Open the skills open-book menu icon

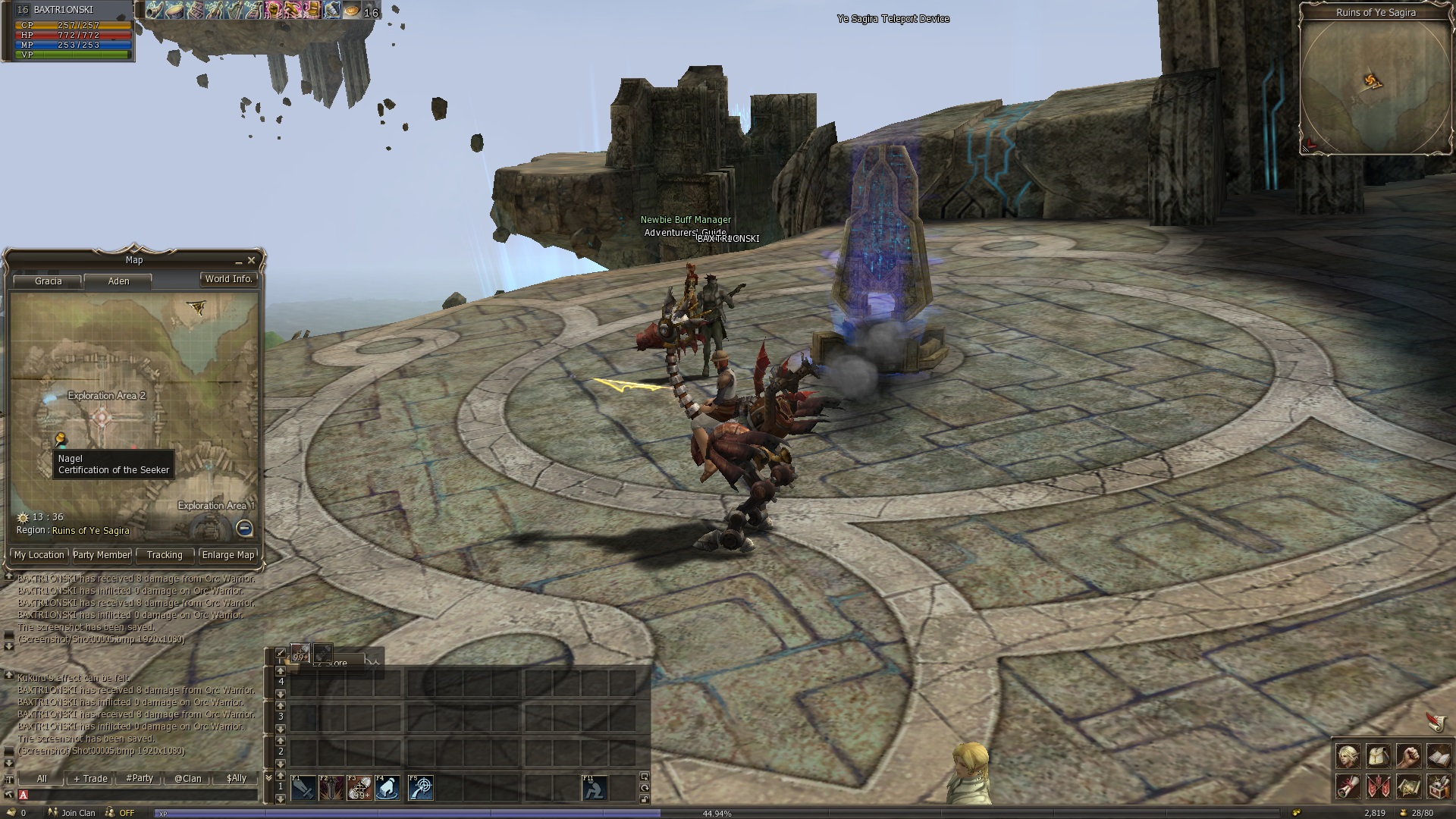1439,756
